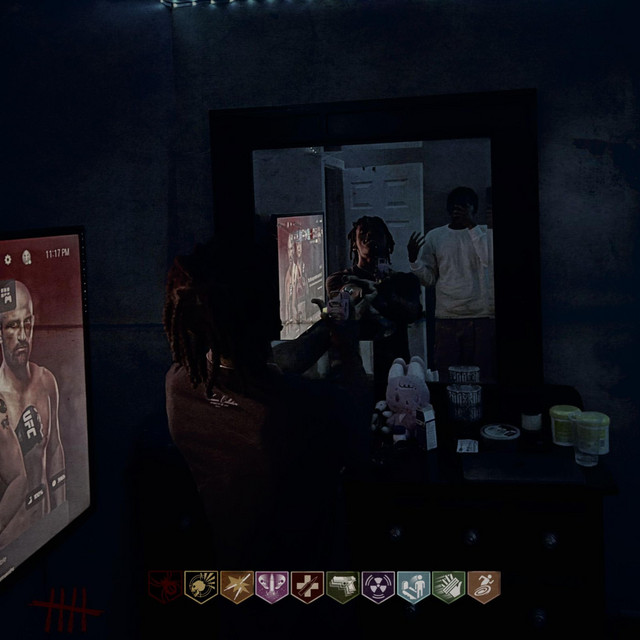This screenshot has height=640, width=640.
Task: Click the orange running figure perk icon
Action: (x=483, y=586)
